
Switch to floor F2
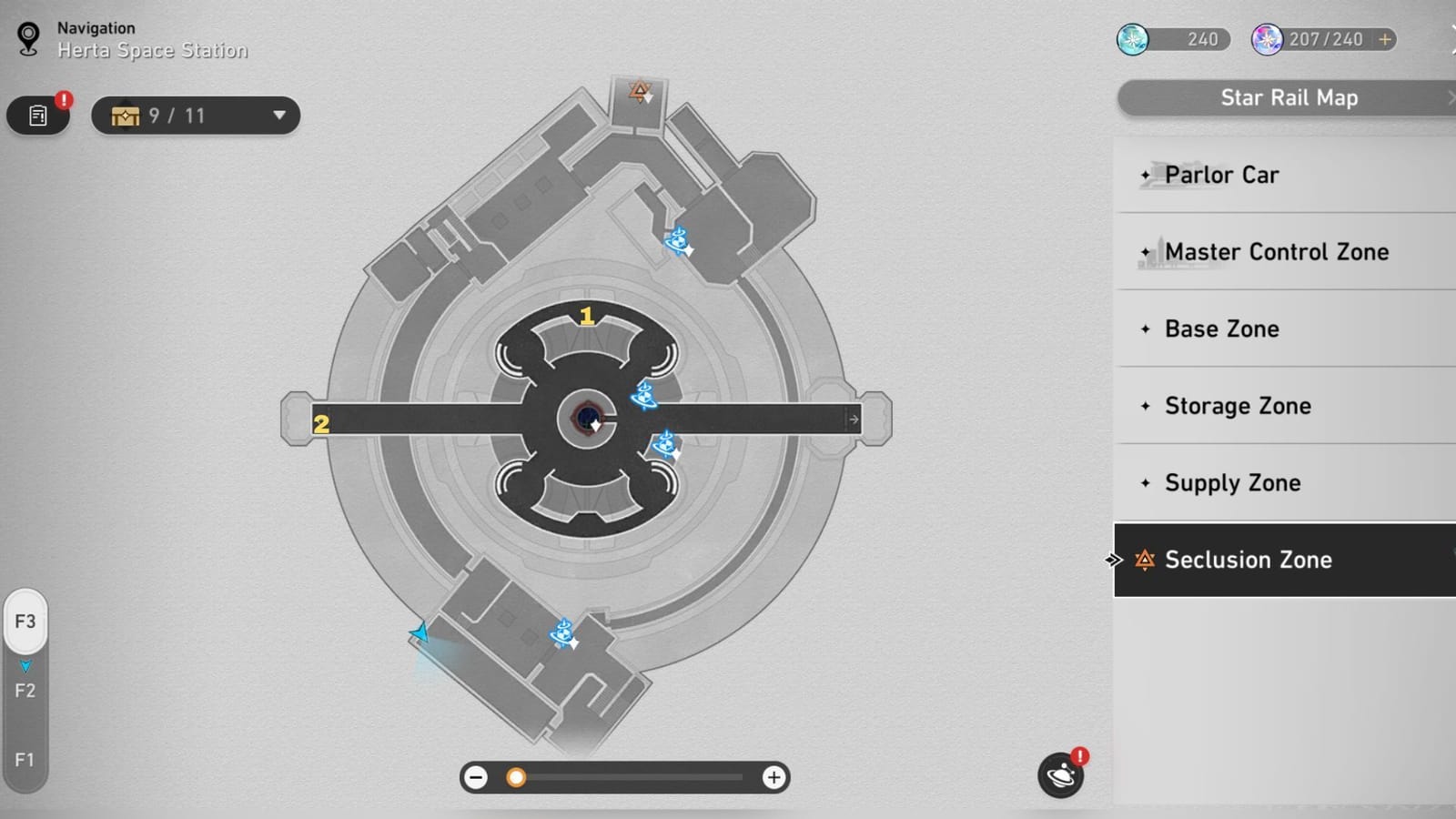[25, 691]
